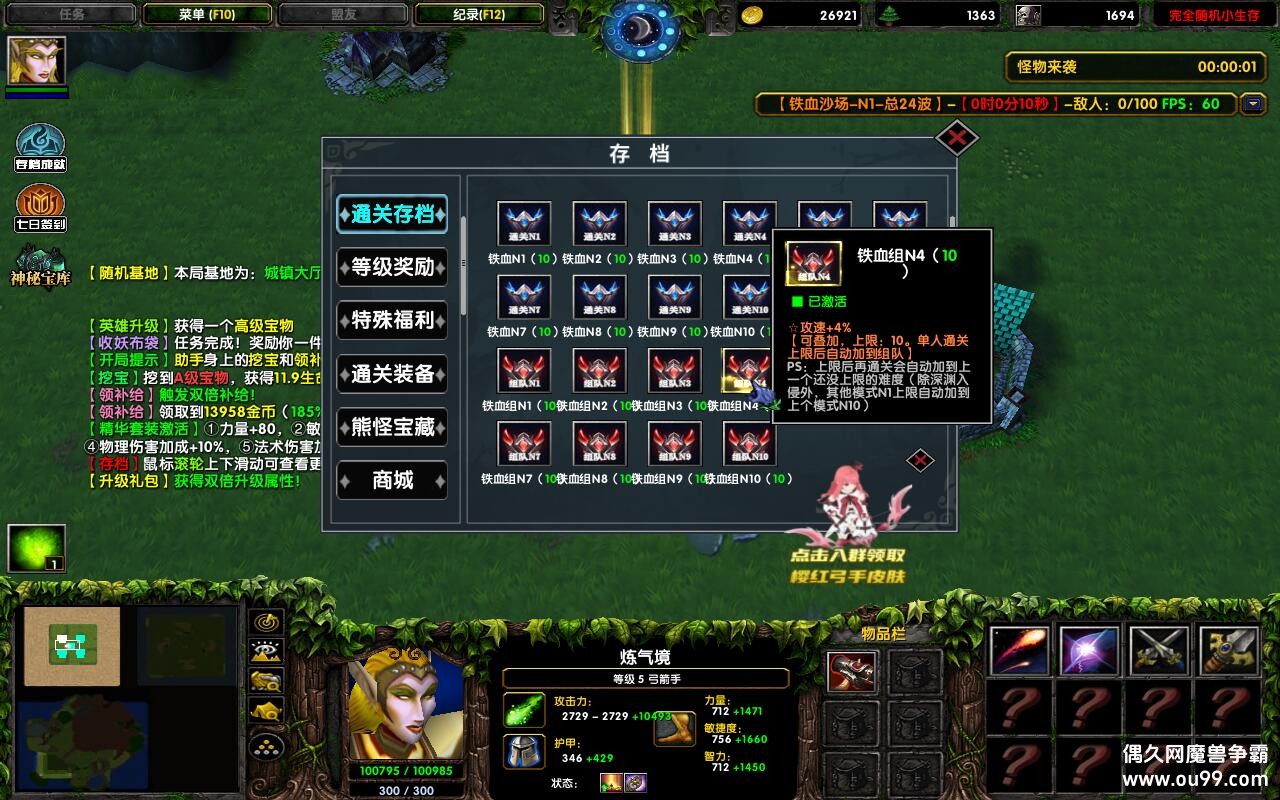This screenshot has width=1280, height=800.
Task: Switch to the 等级奖励 tab
Action: click(392, 267)
